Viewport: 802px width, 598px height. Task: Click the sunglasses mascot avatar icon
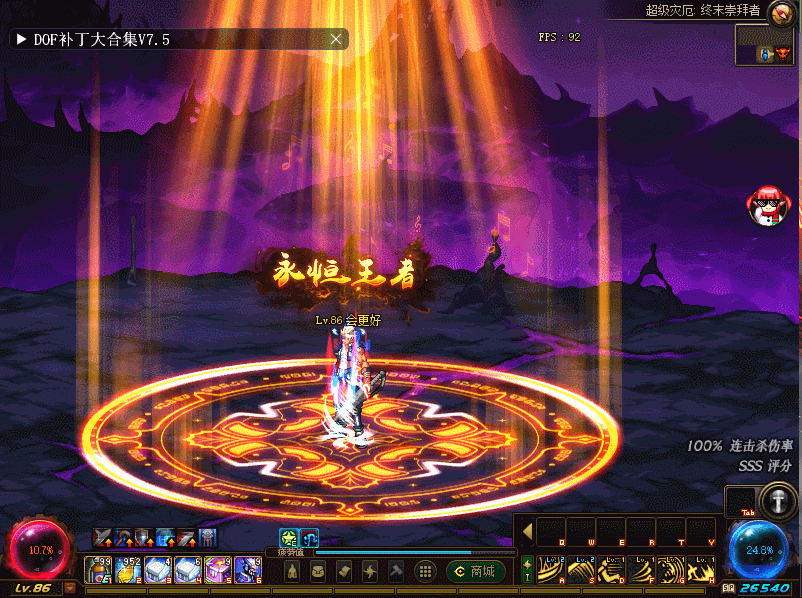[769, 205]
